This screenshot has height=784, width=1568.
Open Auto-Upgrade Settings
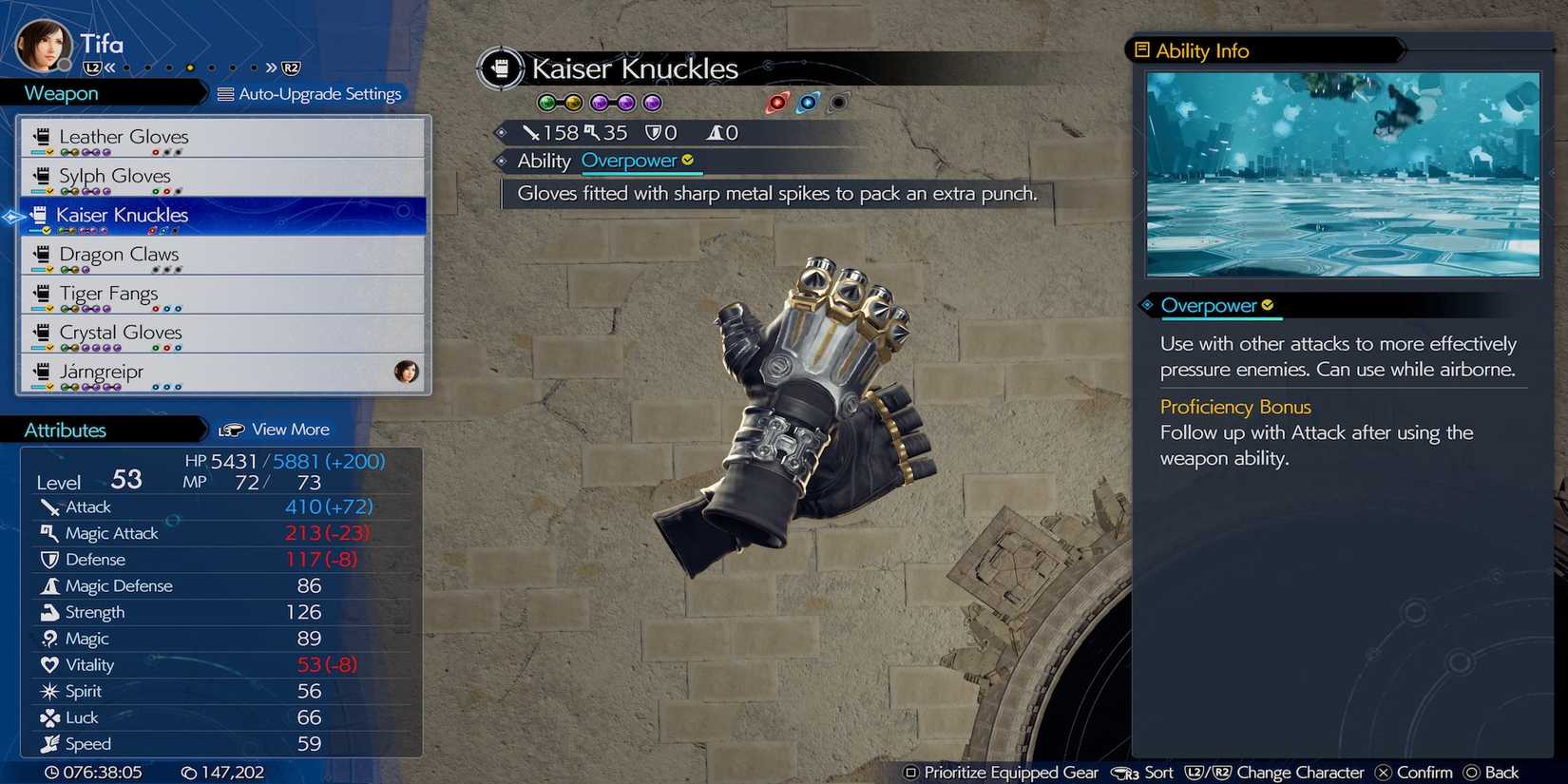(314, 93)
